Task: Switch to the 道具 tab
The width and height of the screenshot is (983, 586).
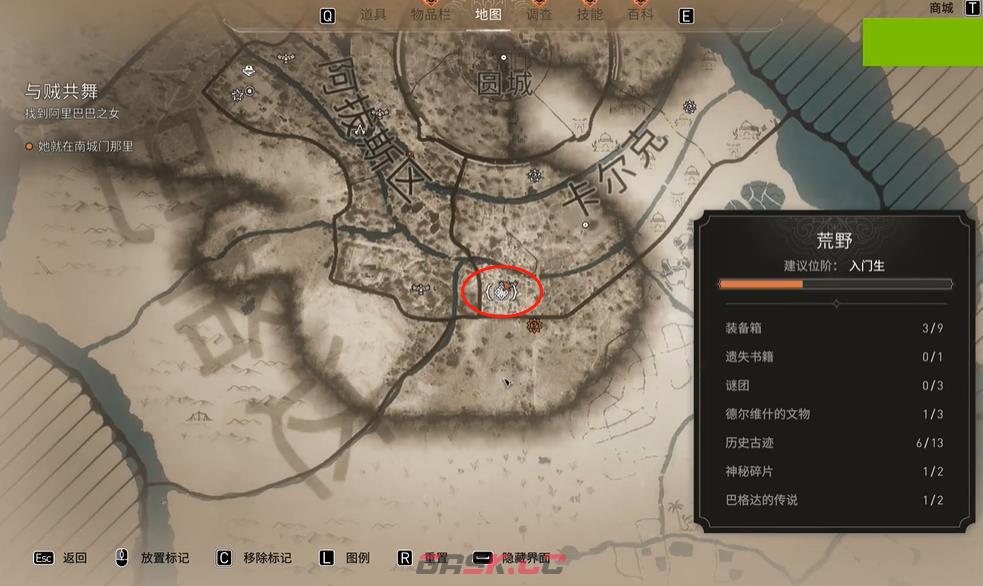Action: [x=373, y=15]
